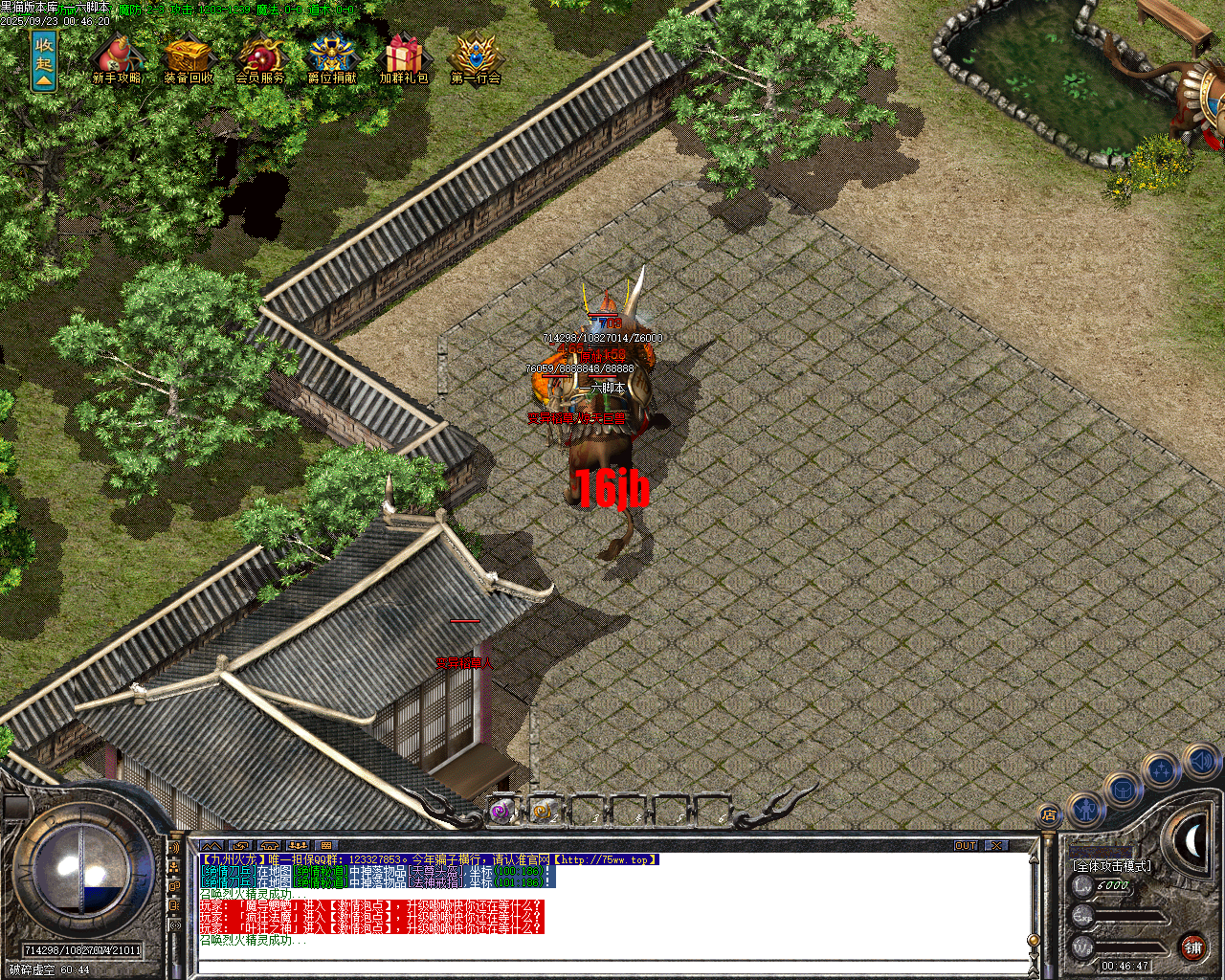Open the 爵位捐献 title donation icon
This screenshot has height=980, width=1225.
(330, 53)
